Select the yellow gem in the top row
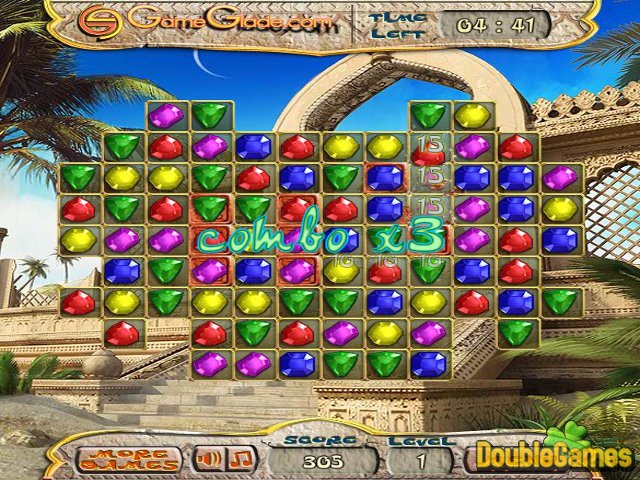 (x=472, y=116)
